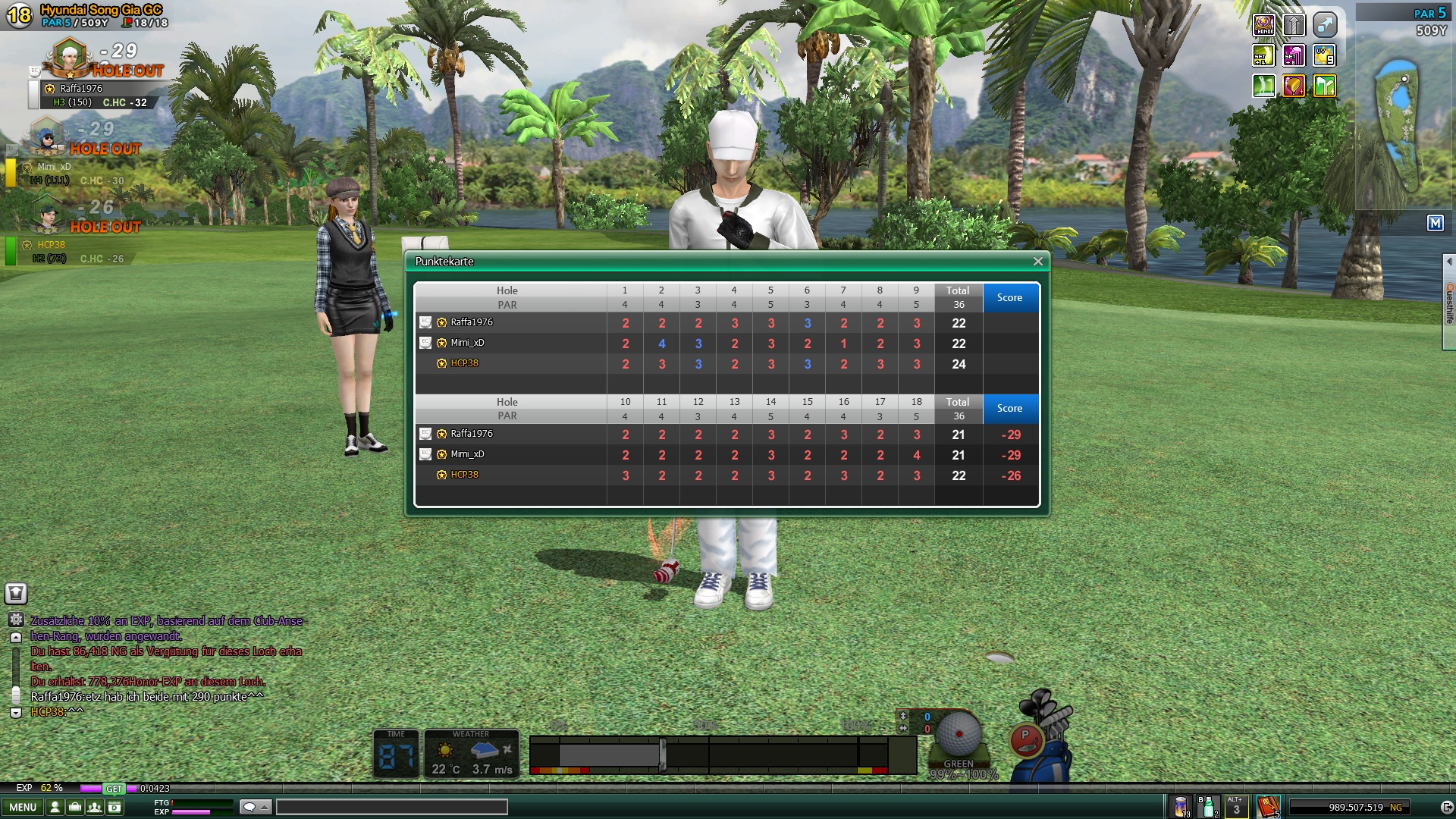The width and height of the screenshot is (1456, 819).
Task: Open the daily calendar icon
Action: (115, 807)
